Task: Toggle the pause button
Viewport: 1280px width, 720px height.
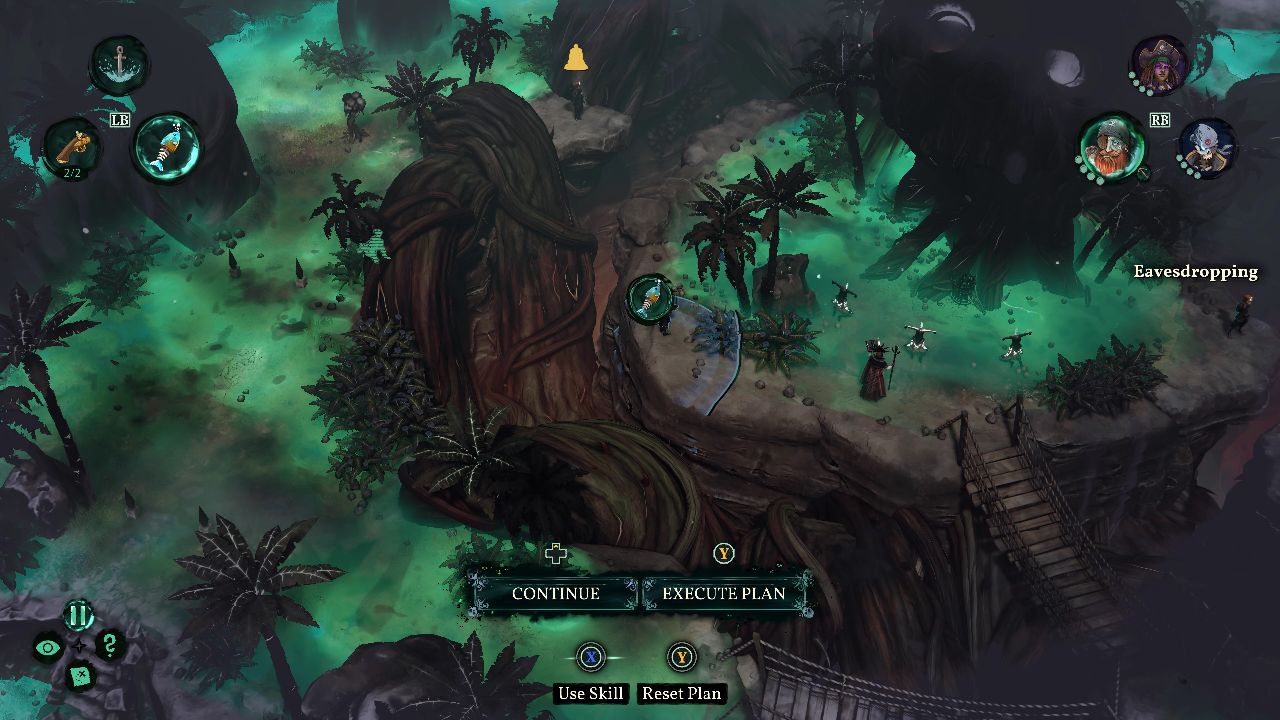Action: click(x=79, y=615)
